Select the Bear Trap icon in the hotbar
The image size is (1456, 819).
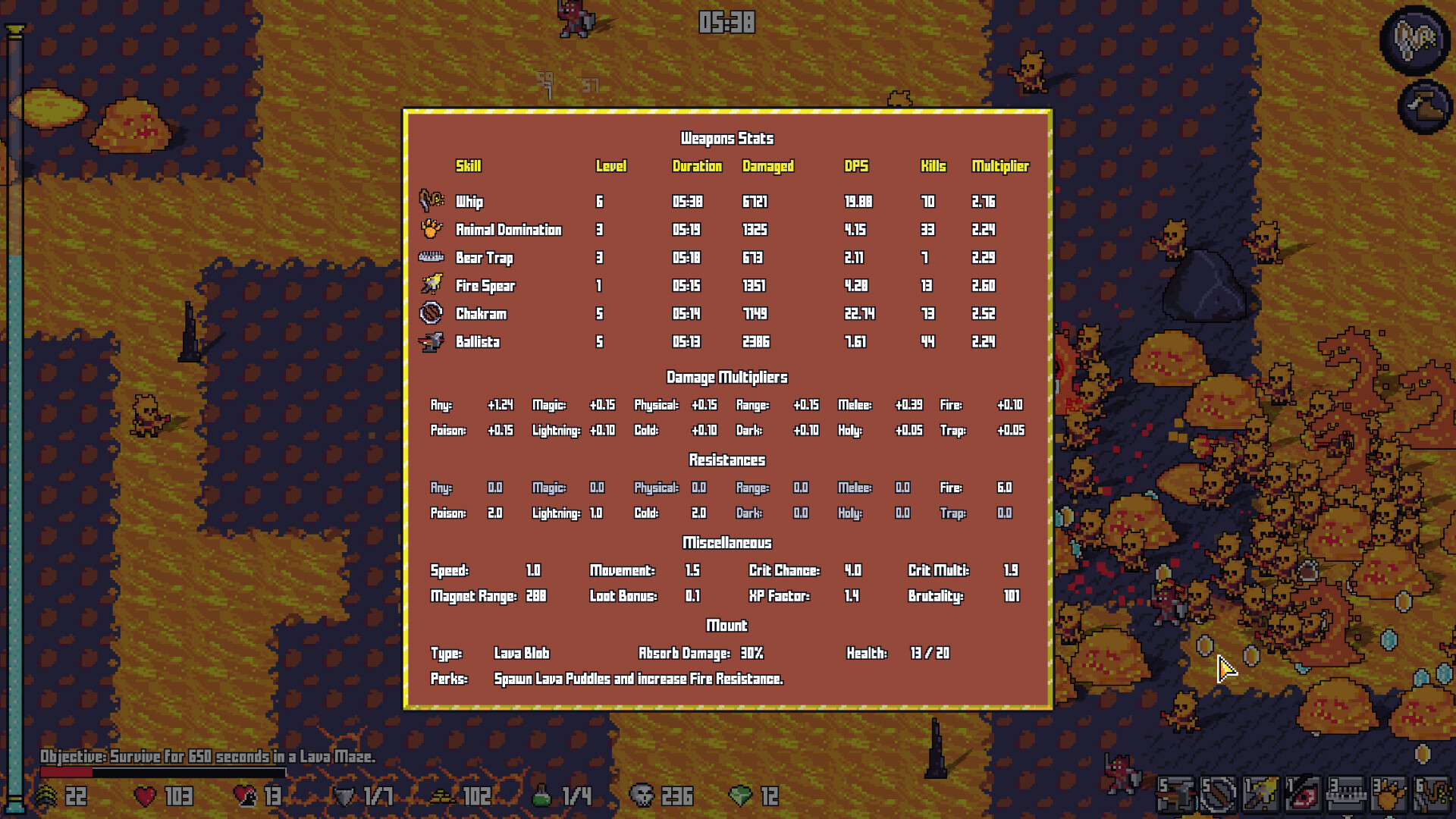1345,795
